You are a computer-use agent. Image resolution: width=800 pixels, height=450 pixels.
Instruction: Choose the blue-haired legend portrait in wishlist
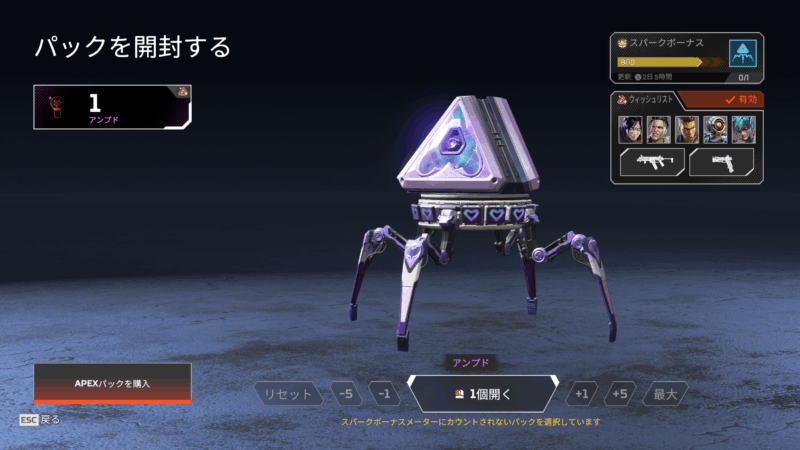[743, 130]
